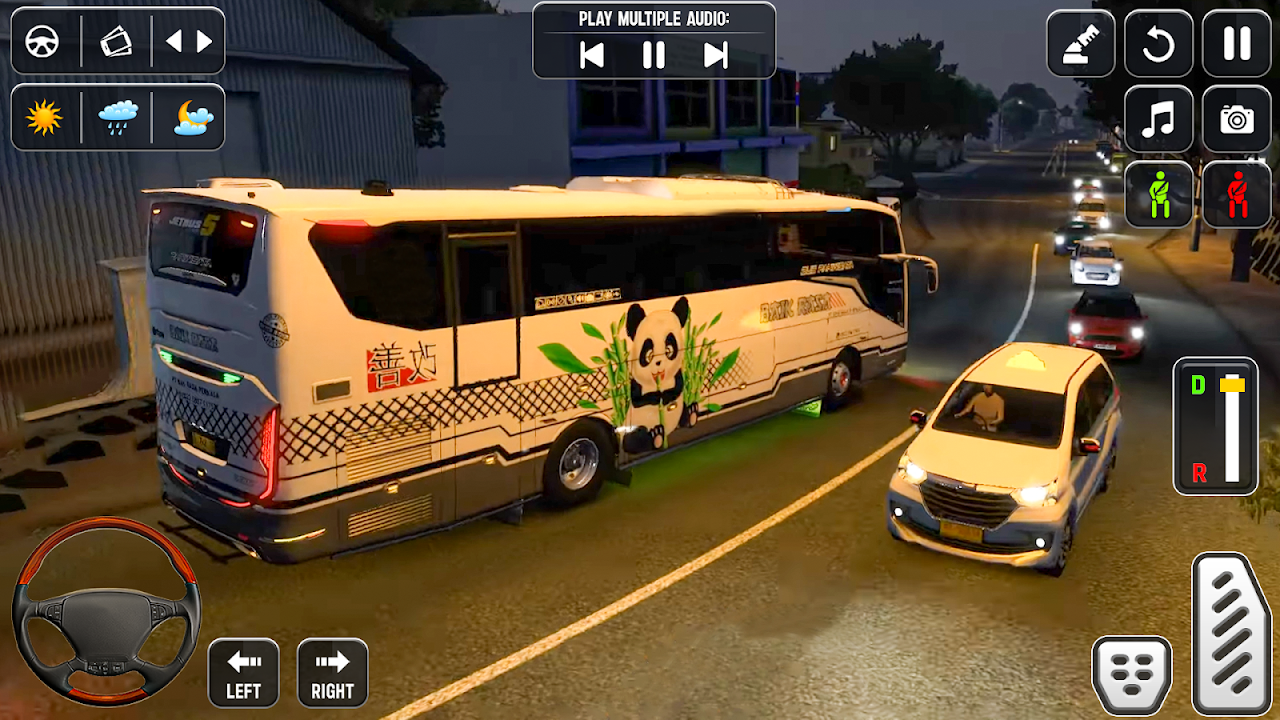Screen dimensions: 1280x720
Task: Switch weather to rain cloud
Action: point(117,117)
